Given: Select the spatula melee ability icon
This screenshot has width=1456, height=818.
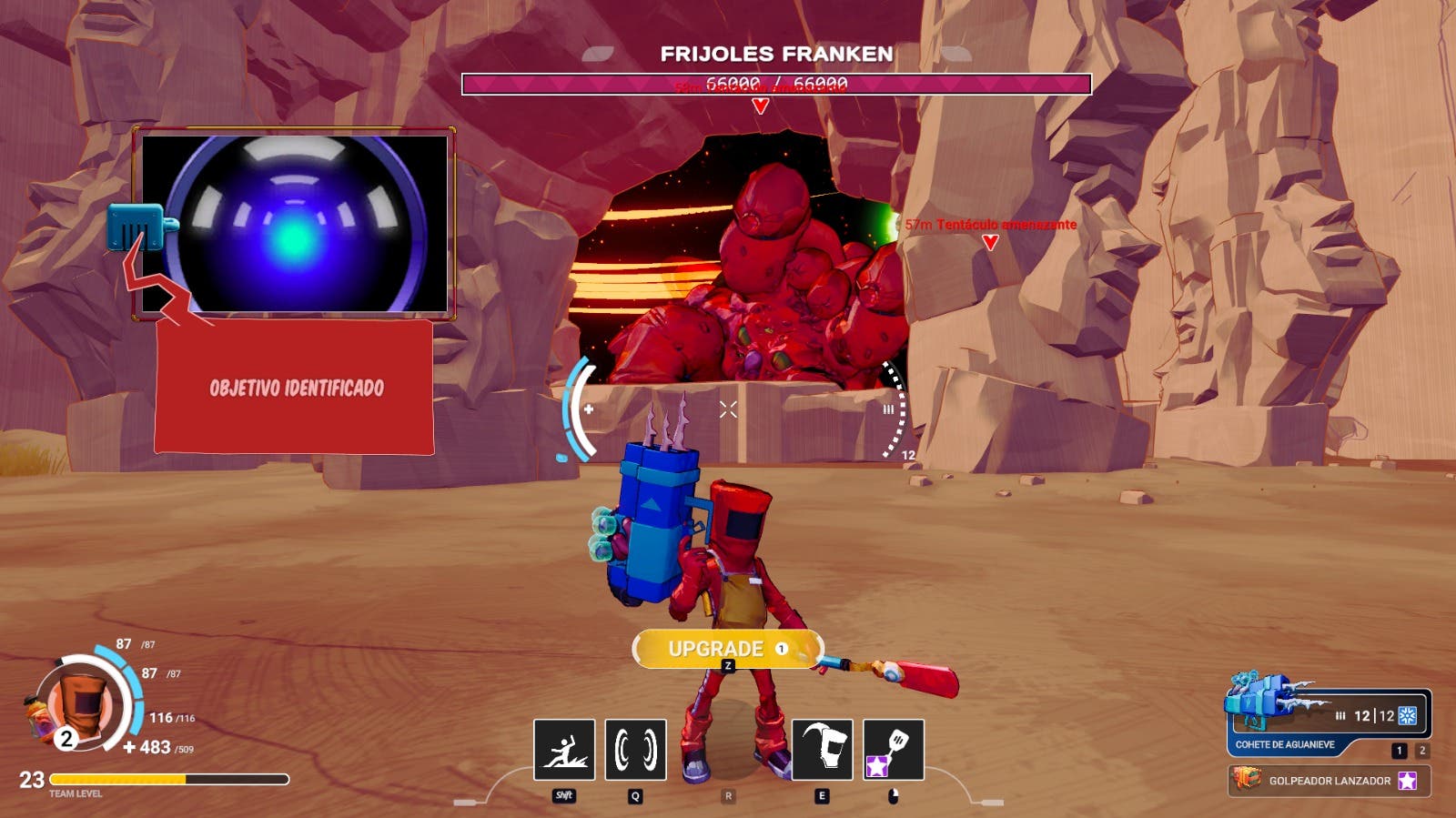Looking at the screenshot, I should [893, 750].
